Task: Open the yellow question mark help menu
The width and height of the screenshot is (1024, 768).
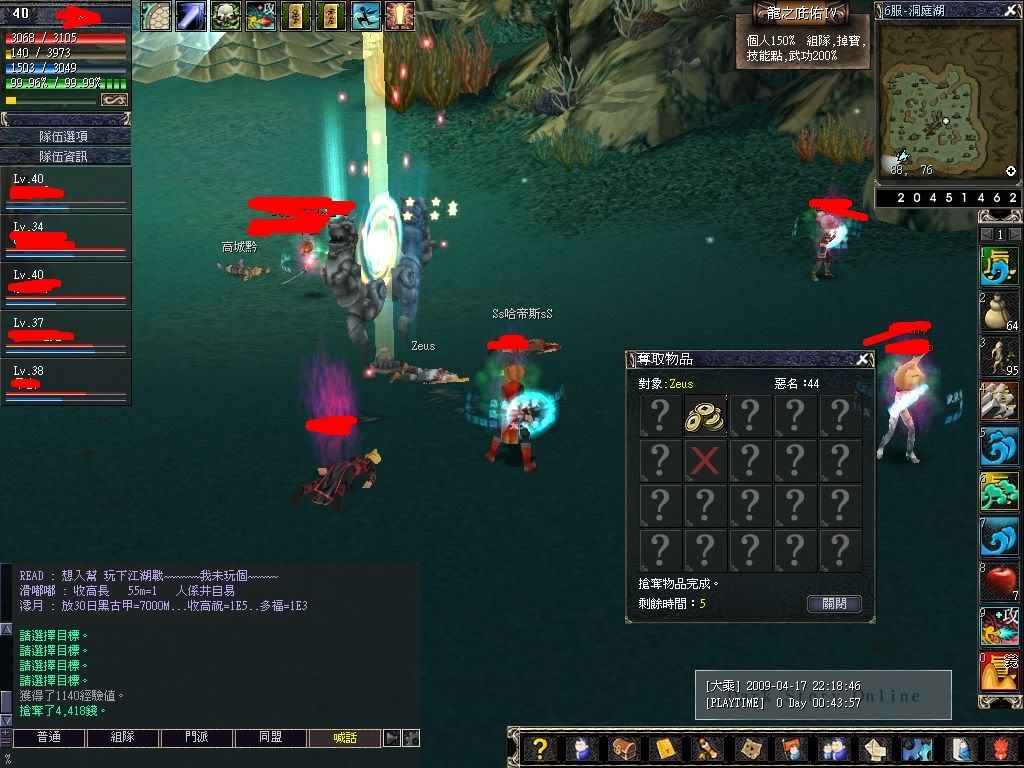Action: point(540,749)
